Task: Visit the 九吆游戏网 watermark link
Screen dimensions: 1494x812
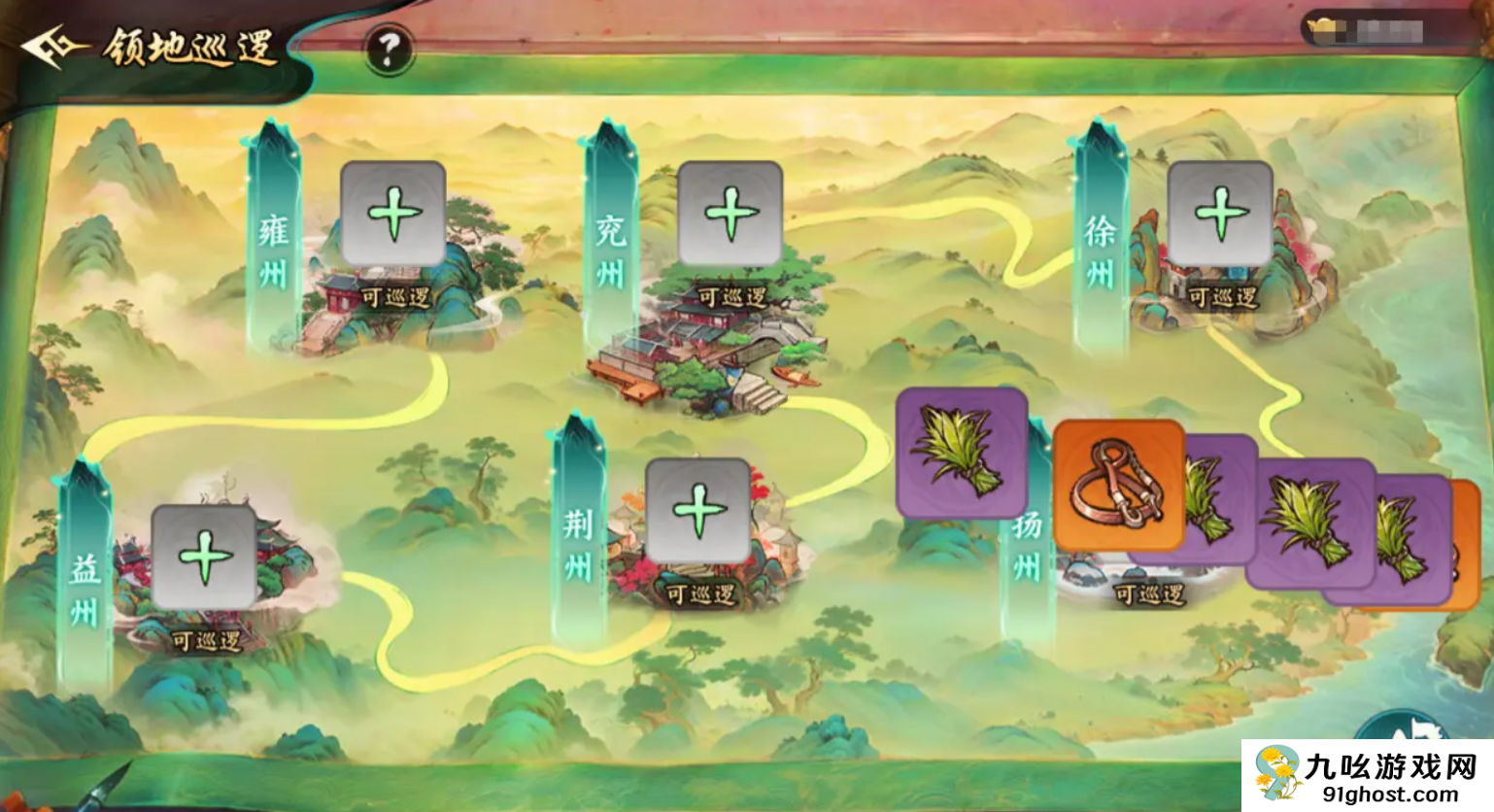Action: click(x=1368, y=776)
